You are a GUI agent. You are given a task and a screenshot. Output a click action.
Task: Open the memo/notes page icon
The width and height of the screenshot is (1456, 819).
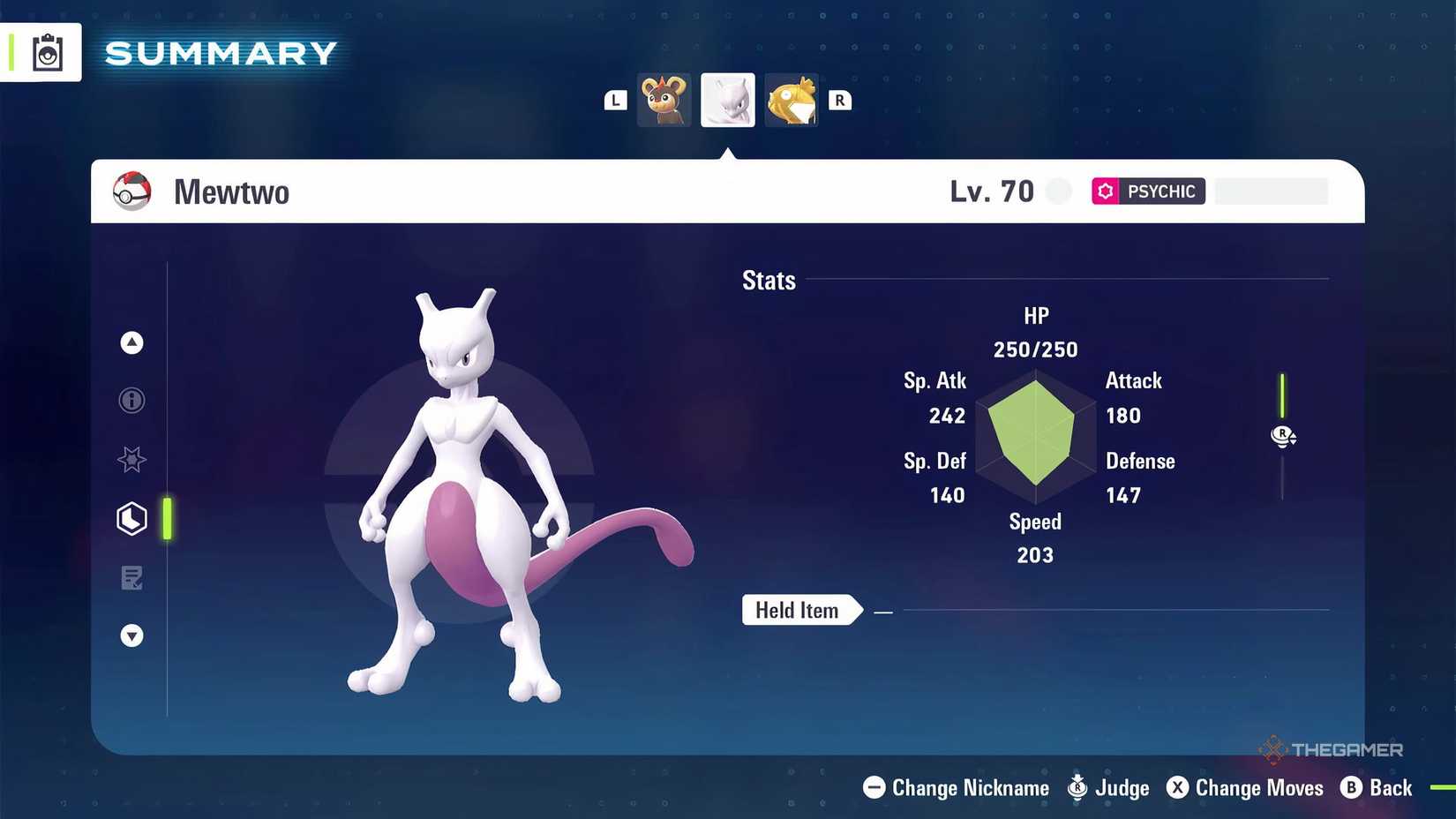pos(131,578)
